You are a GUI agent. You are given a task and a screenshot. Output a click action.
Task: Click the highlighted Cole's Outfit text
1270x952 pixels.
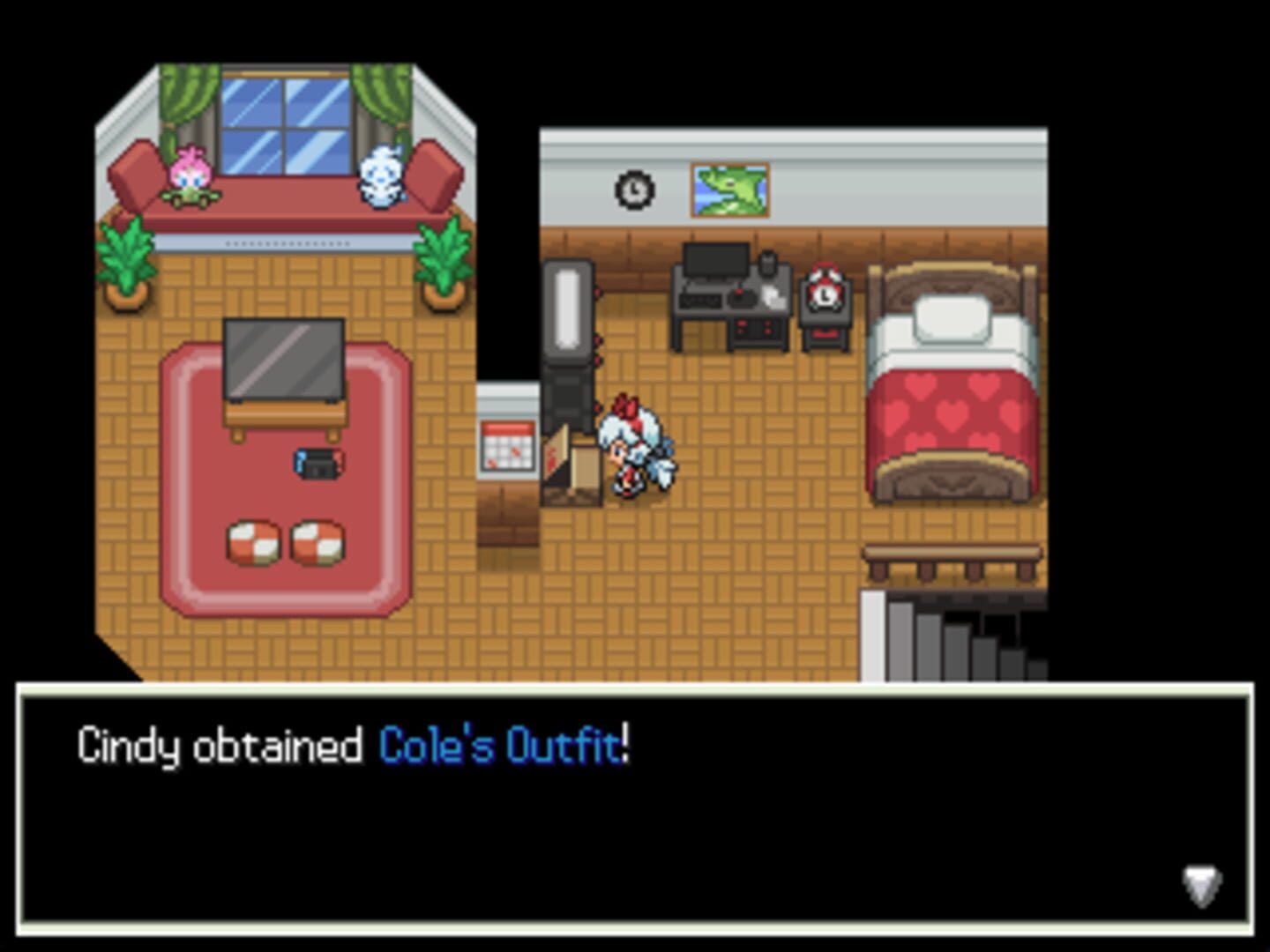499,745
